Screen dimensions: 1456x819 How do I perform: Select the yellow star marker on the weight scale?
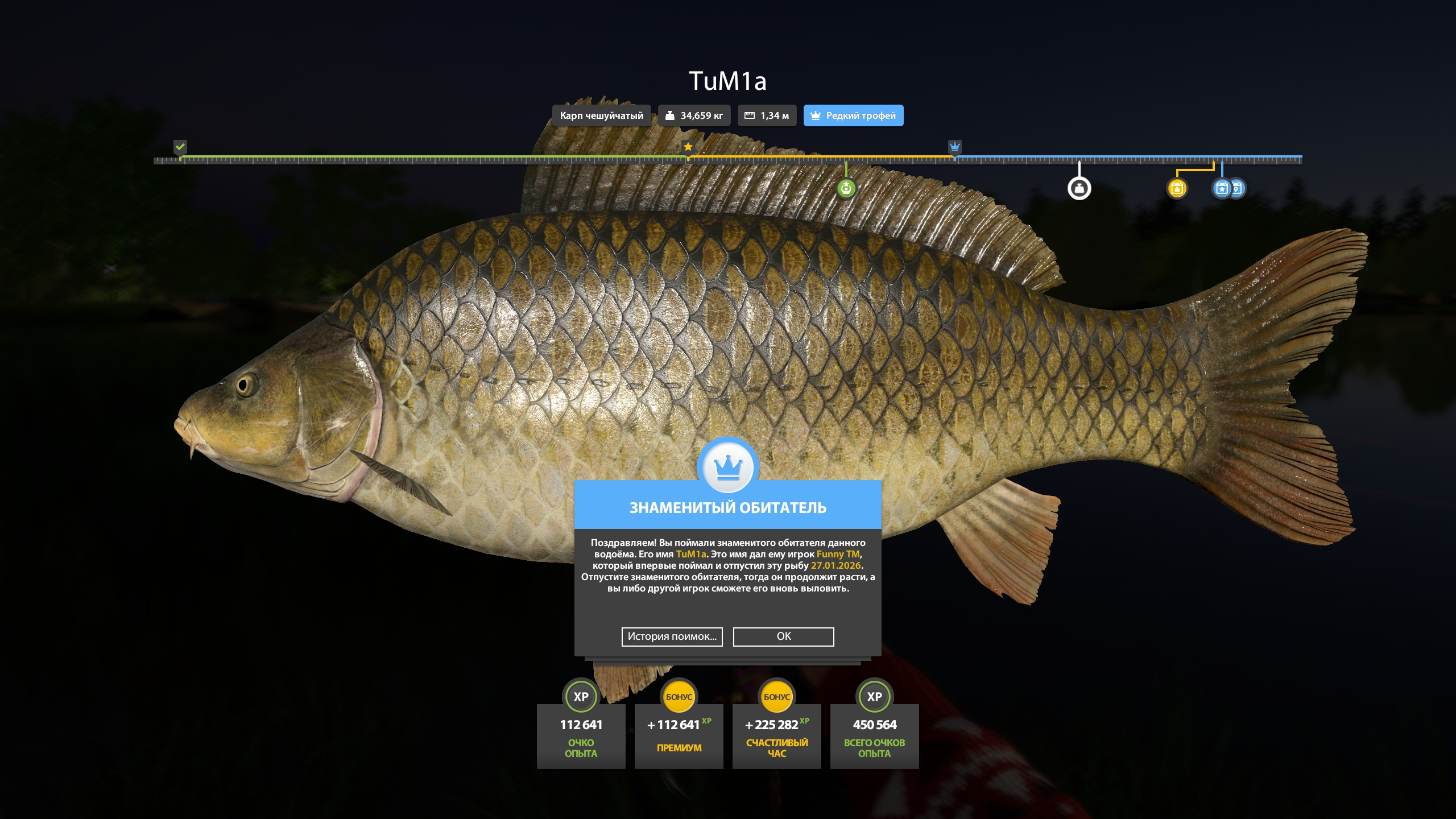[x=688, y=147]
